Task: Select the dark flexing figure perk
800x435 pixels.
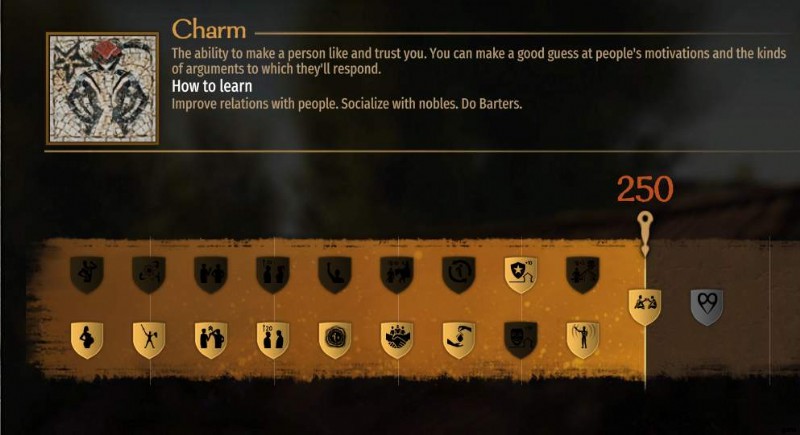Action: [87, 274]
